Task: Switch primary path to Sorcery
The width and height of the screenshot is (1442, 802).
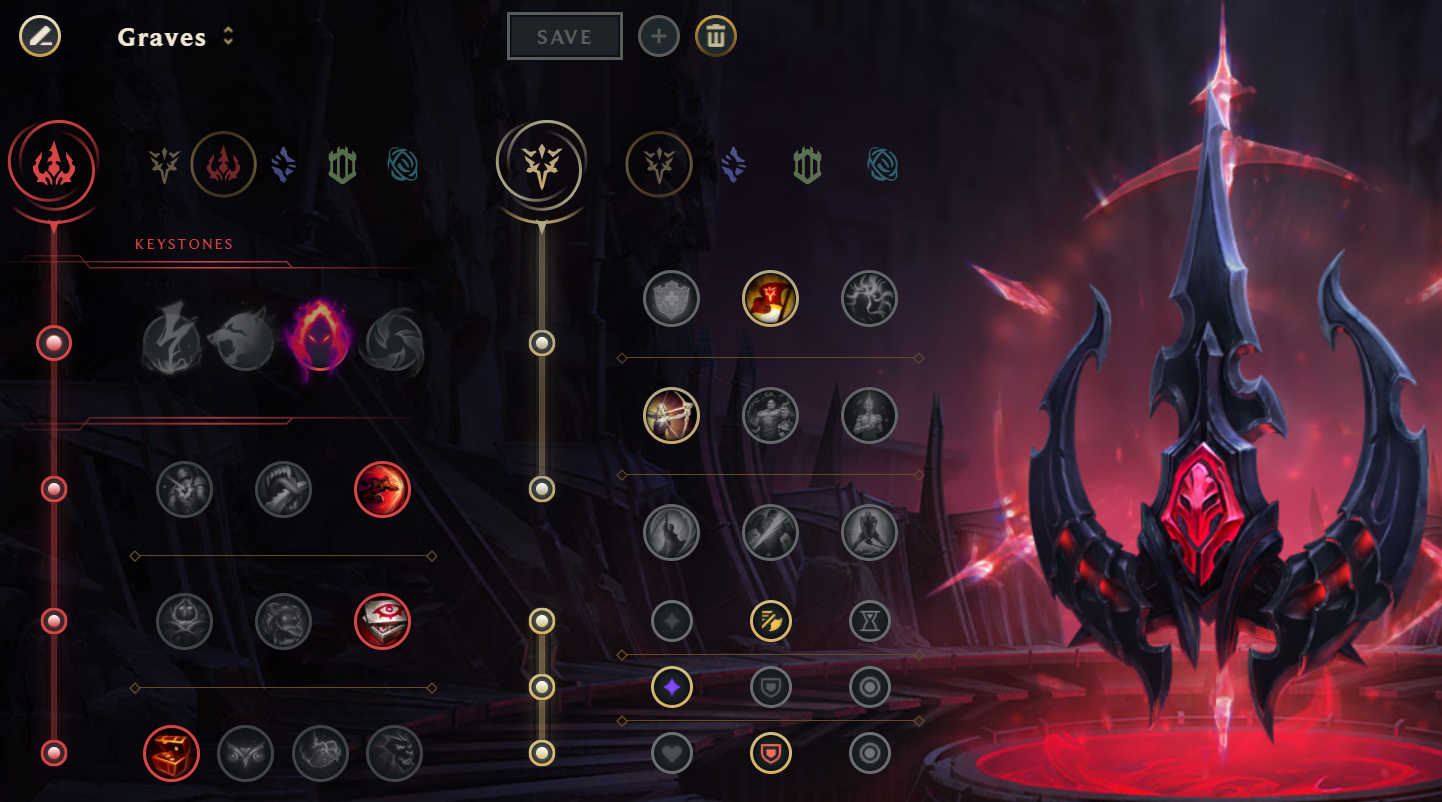Action: pyautogui.click(x=284, y=164)
